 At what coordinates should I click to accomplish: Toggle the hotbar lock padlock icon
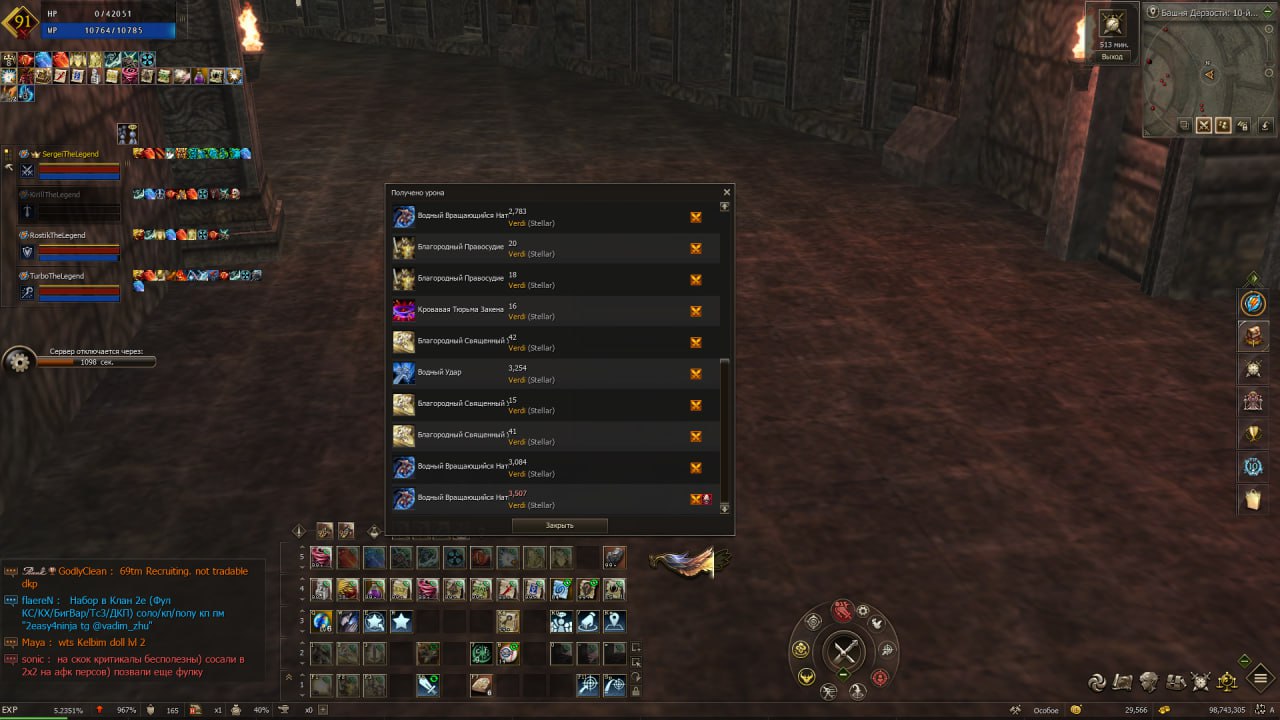click(x=636, y=689)
